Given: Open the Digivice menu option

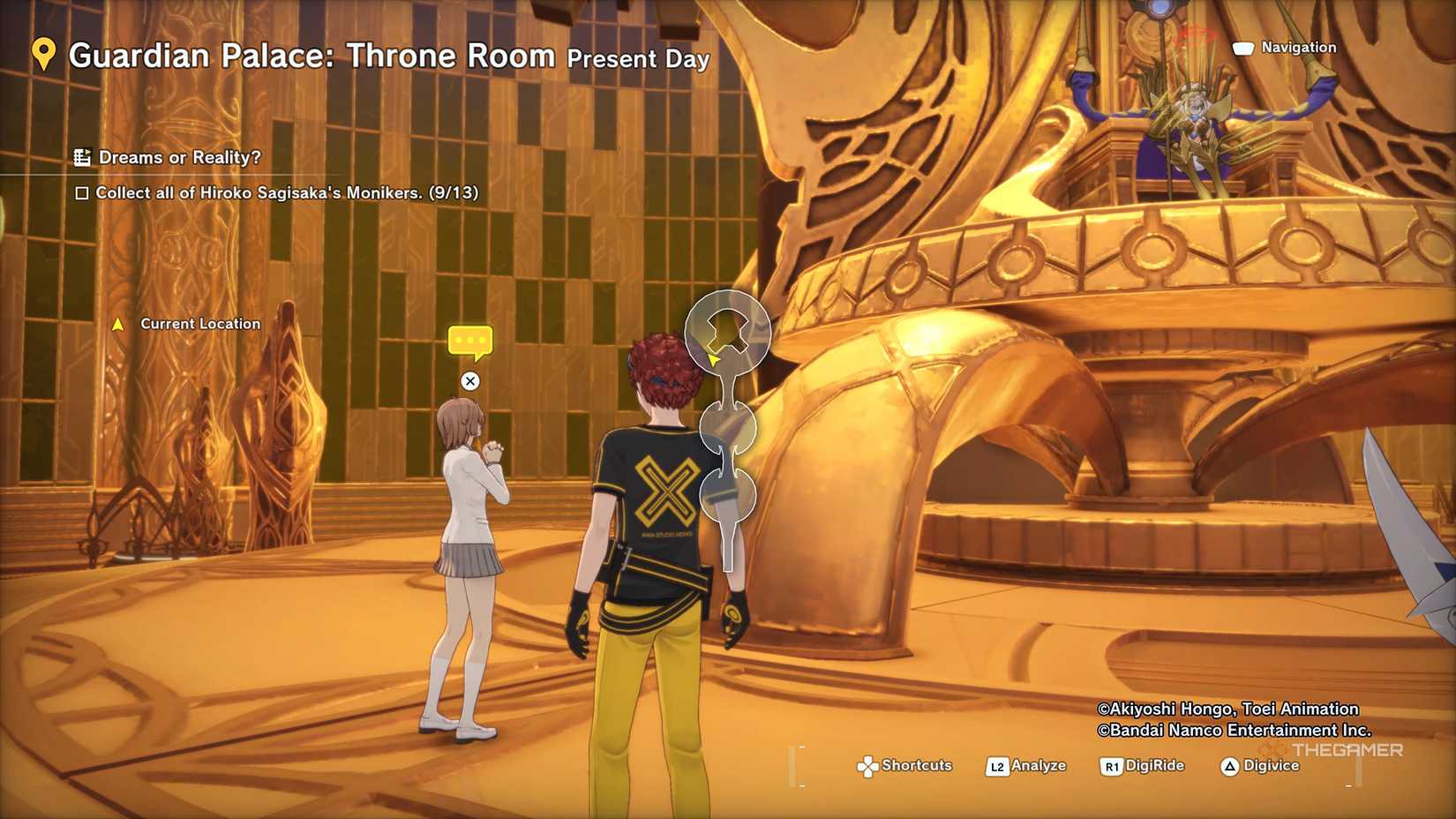Looking at the screenshot, I should pos(1271,766).
